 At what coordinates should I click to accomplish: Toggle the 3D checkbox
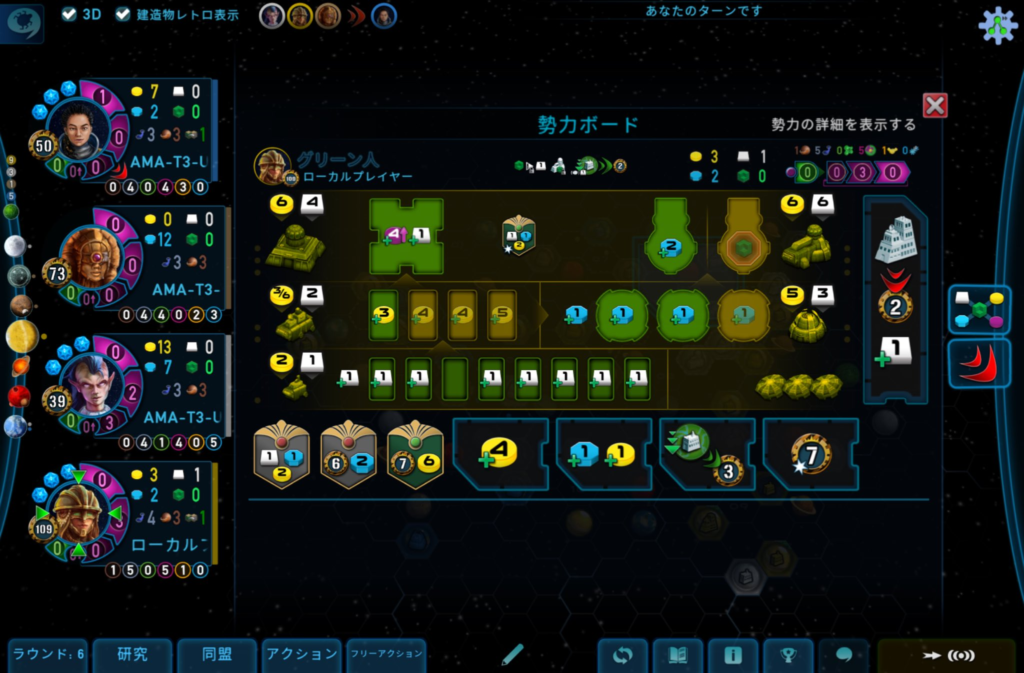[x=69, y=14]
